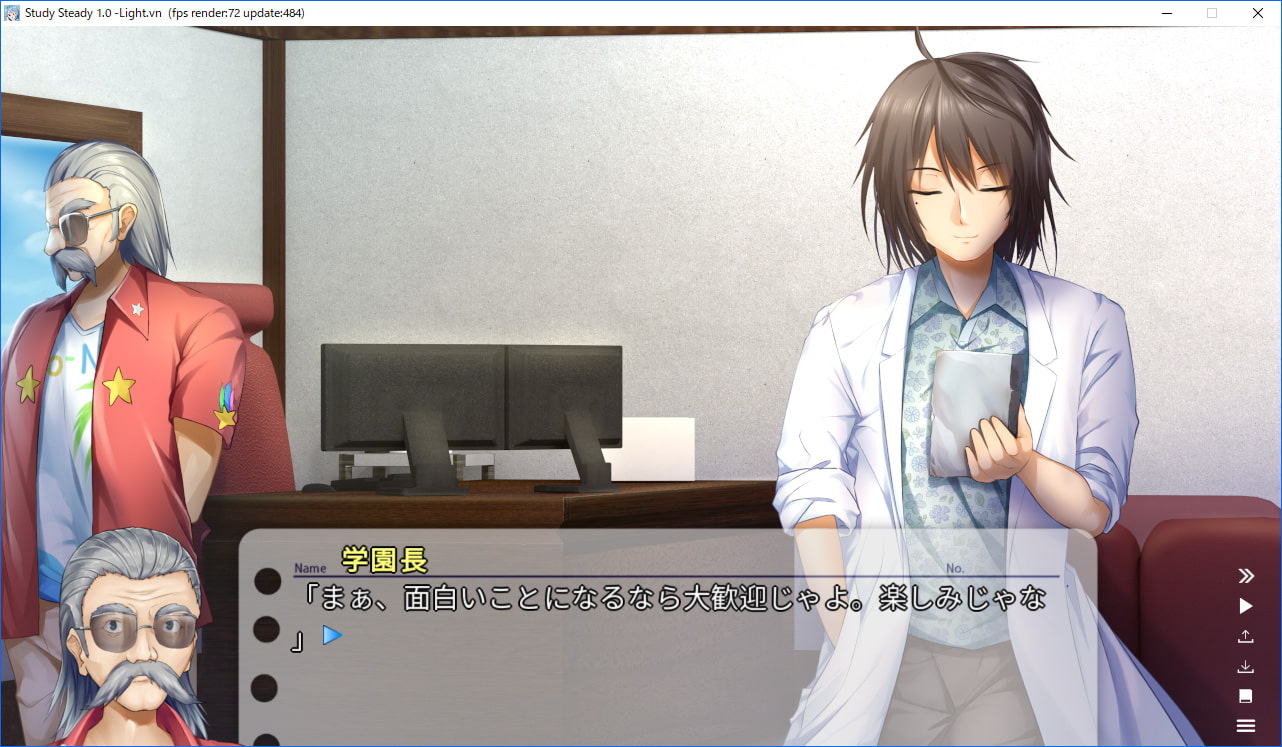Click the upward-arrow tray icon

[x=1246, y=636]
